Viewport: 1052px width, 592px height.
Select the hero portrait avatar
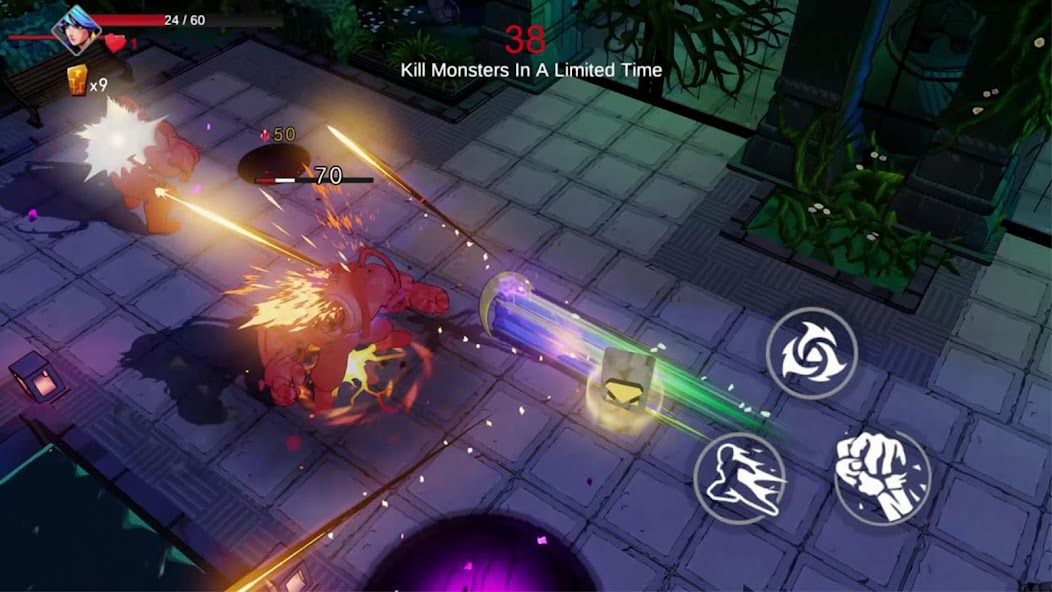[x=76, y=29]
